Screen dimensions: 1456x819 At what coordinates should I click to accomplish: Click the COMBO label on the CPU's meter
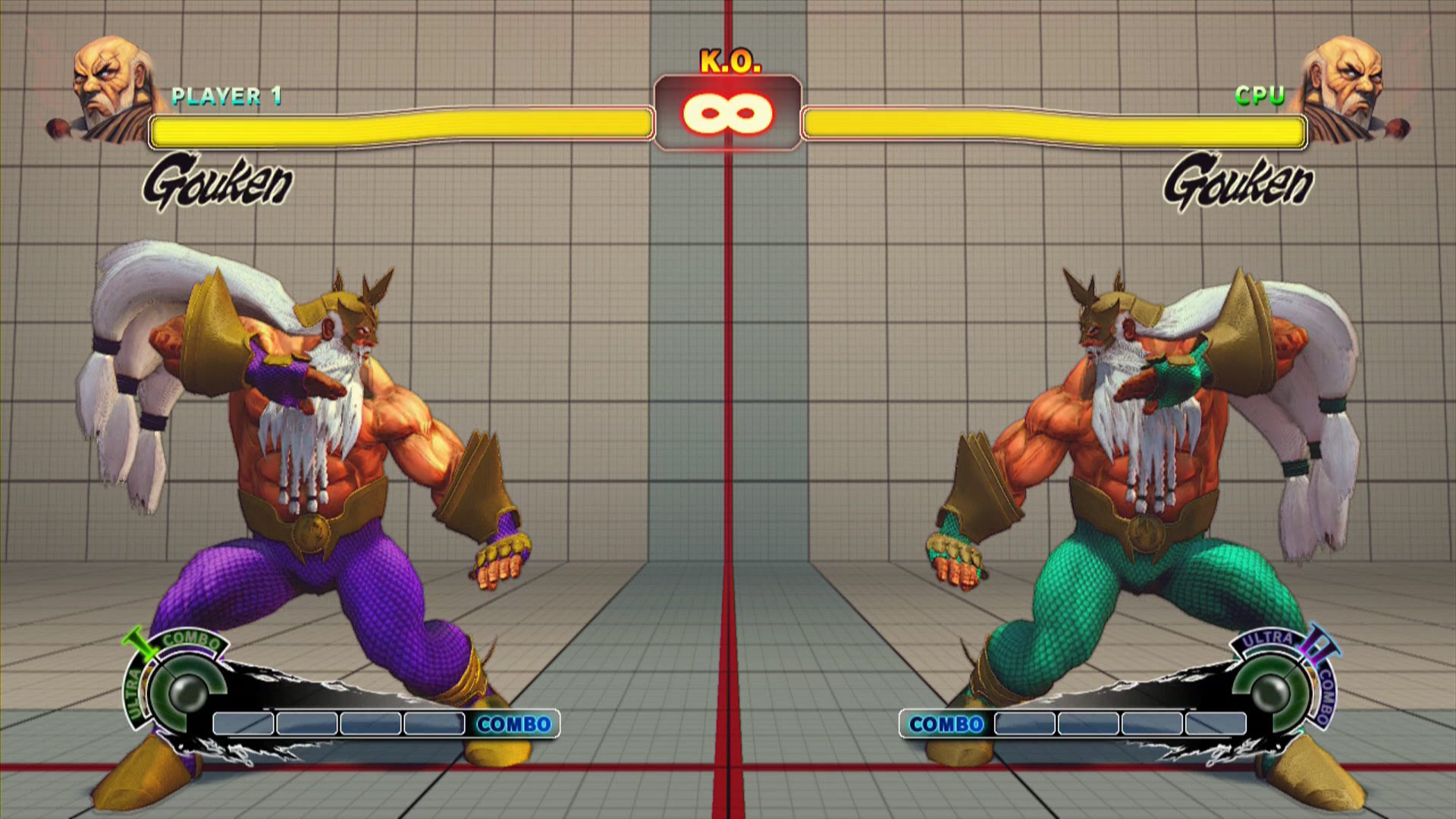point(946,722)
